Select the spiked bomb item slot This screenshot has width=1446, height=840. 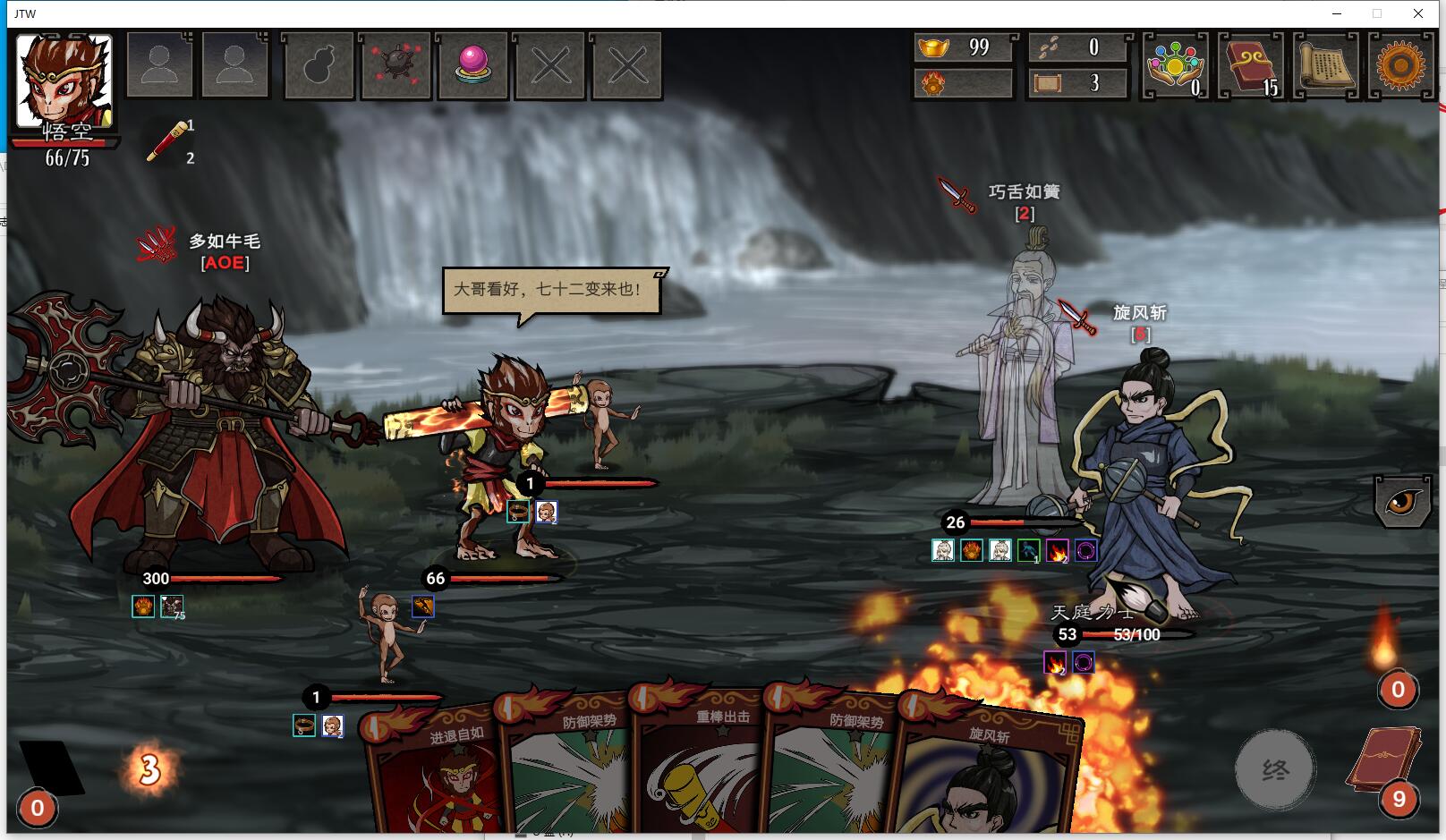(x=396, y=66)
